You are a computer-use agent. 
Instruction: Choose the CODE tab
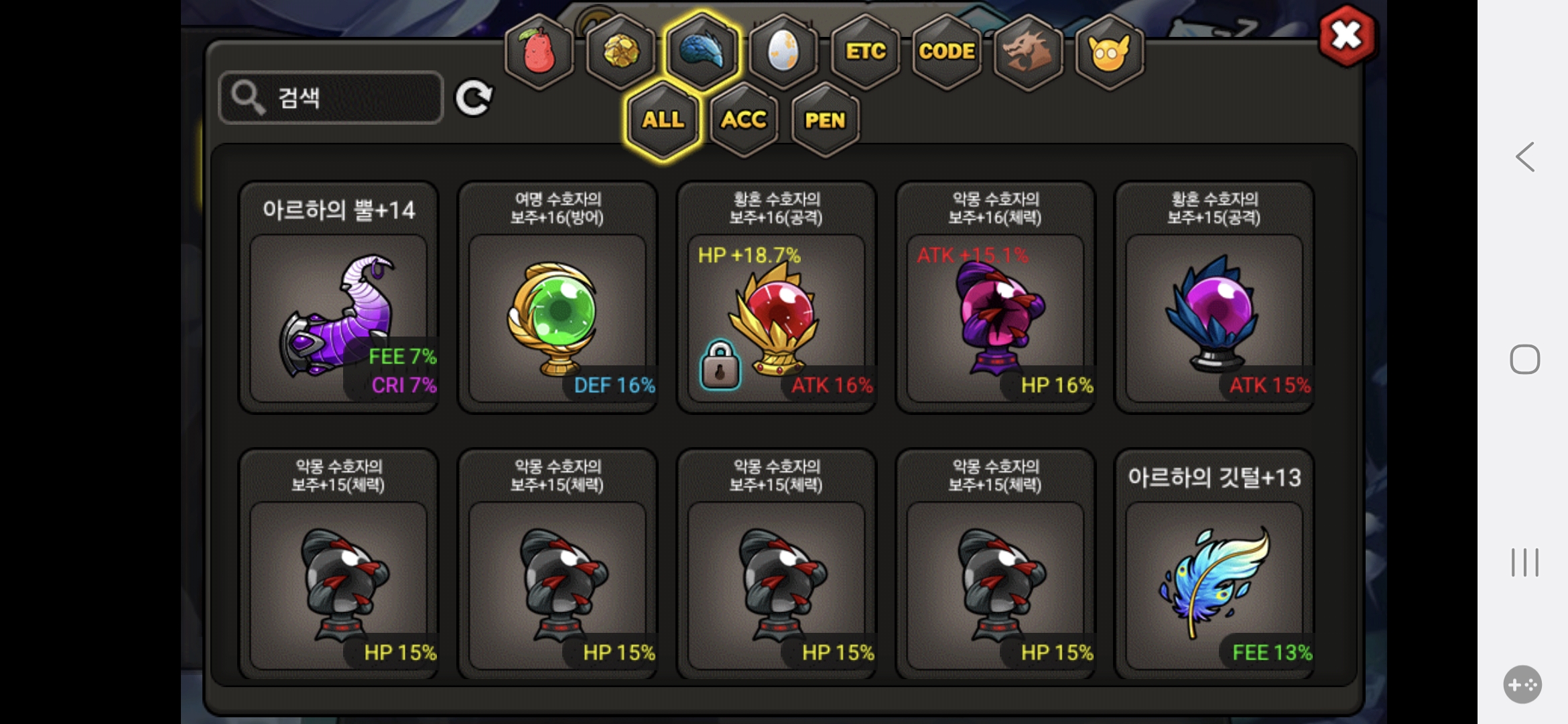click(946, 52)
